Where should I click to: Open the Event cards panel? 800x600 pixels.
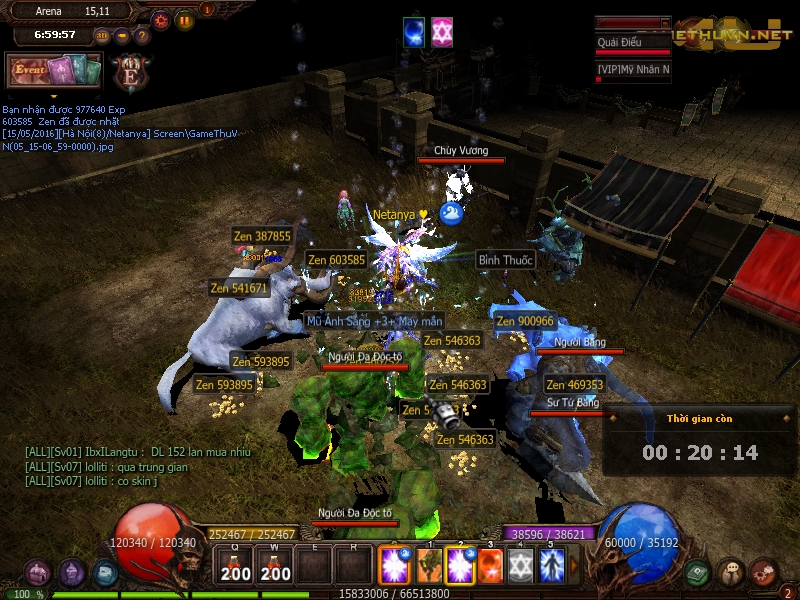coord(54,70)
